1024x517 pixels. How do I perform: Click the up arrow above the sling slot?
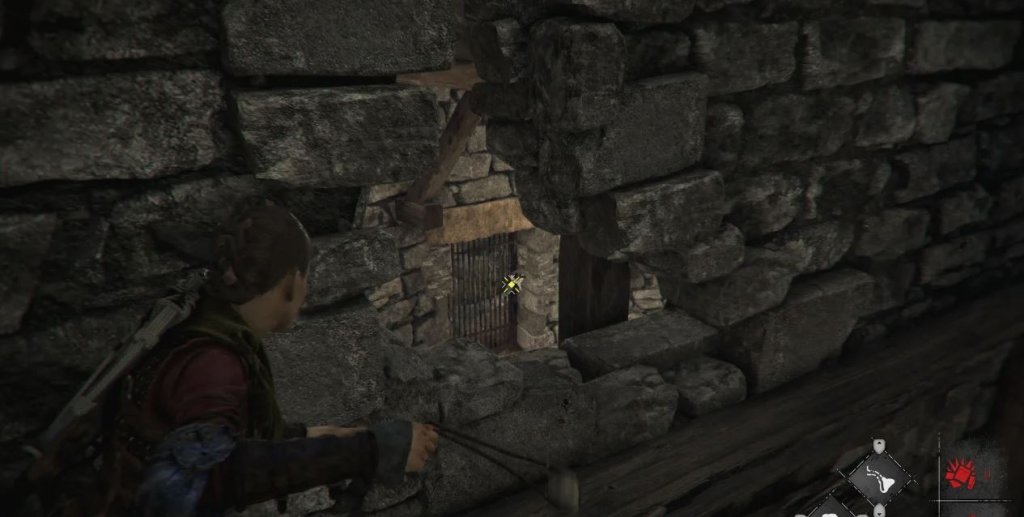878,446
